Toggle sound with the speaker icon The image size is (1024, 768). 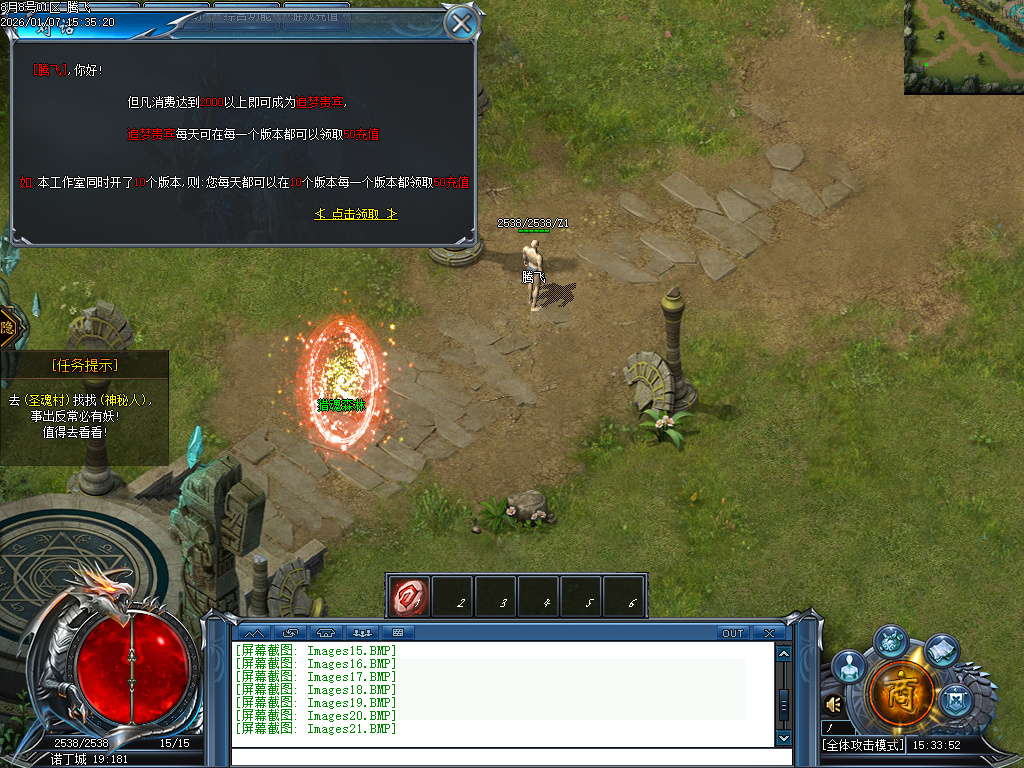[x=833, y=705]
